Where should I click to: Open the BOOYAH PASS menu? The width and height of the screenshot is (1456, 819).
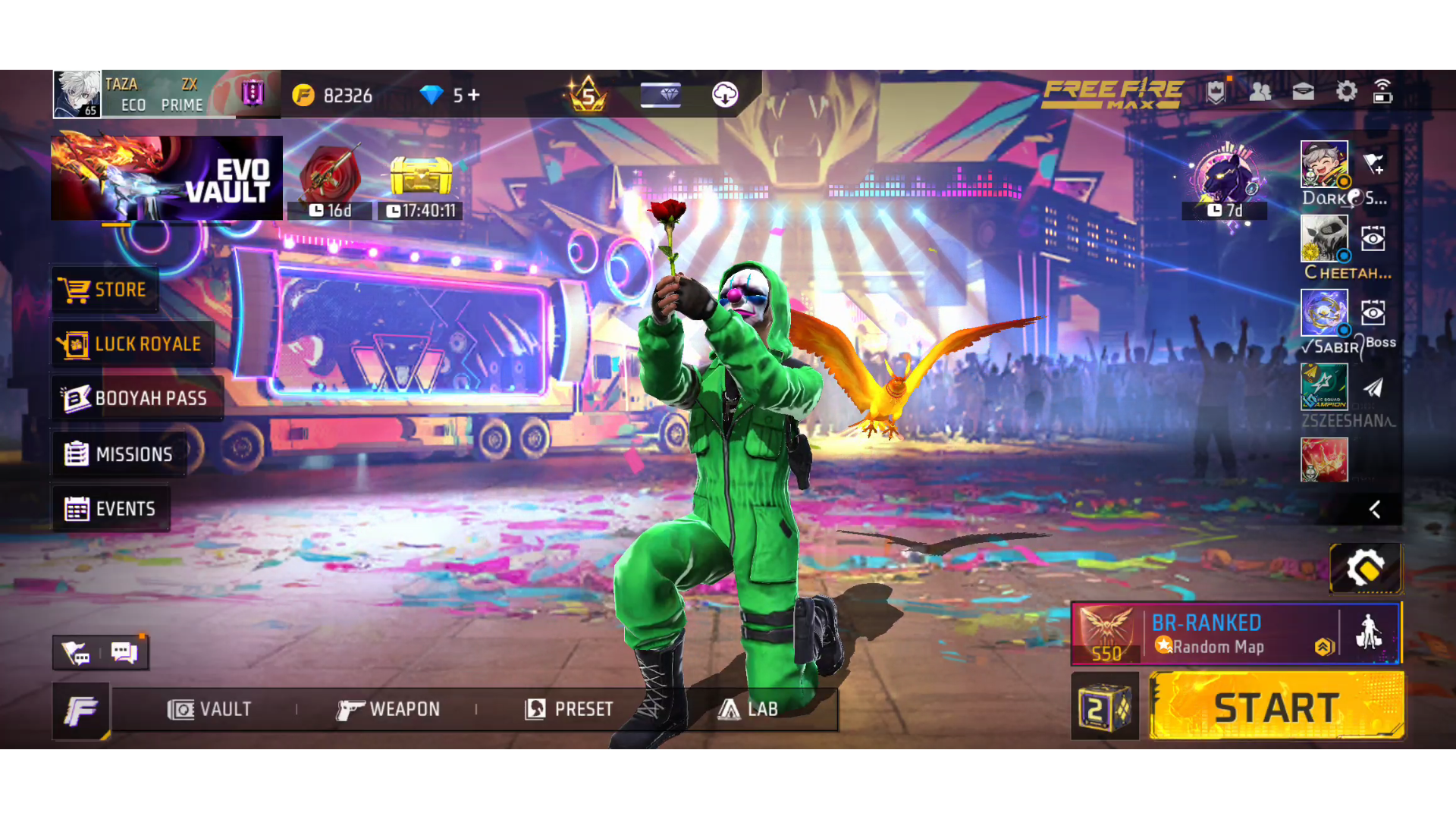pos(136,398)
